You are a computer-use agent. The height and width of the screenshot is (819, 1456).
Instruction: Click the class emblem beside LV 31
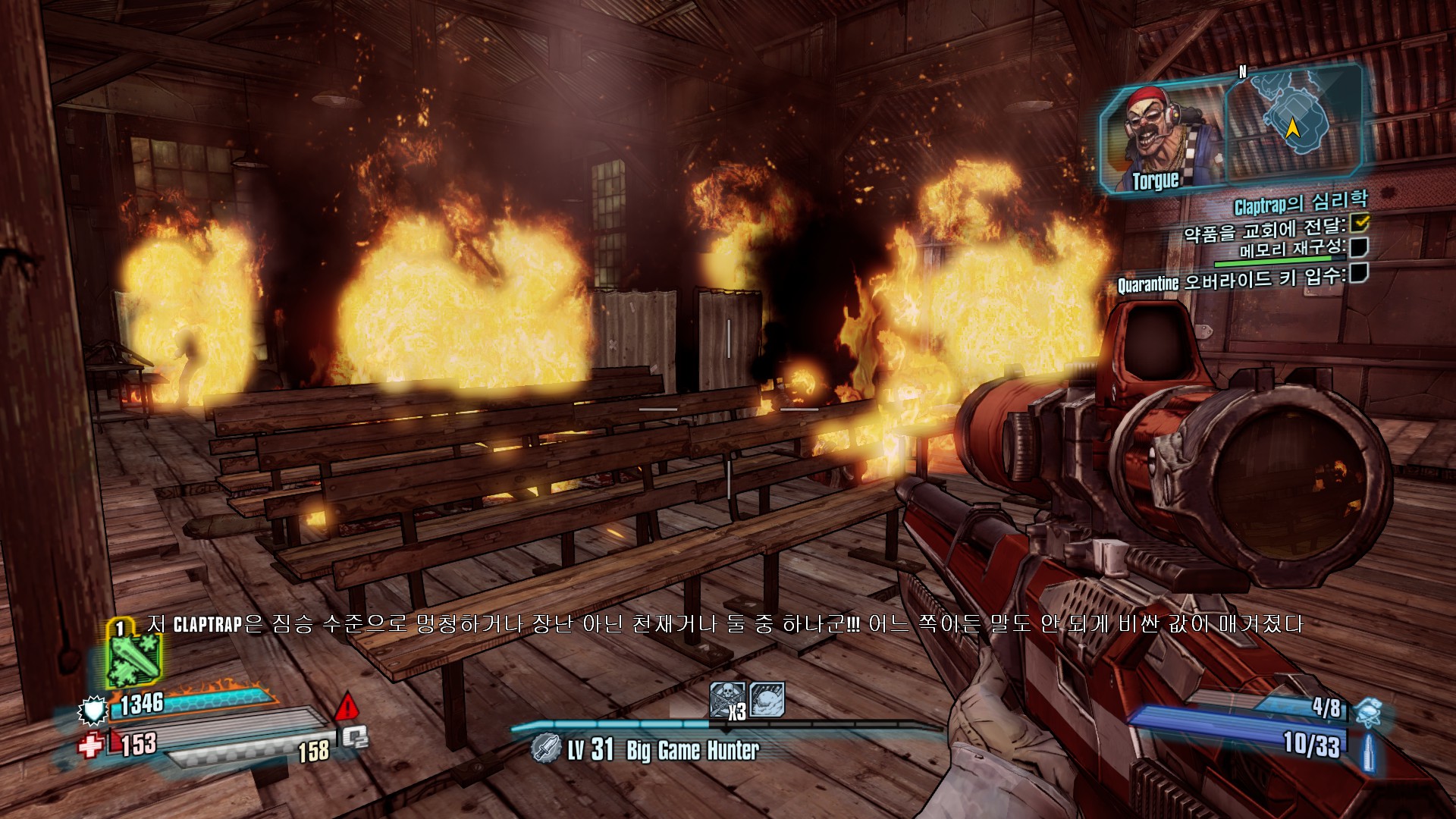click(x=546, y=748)
